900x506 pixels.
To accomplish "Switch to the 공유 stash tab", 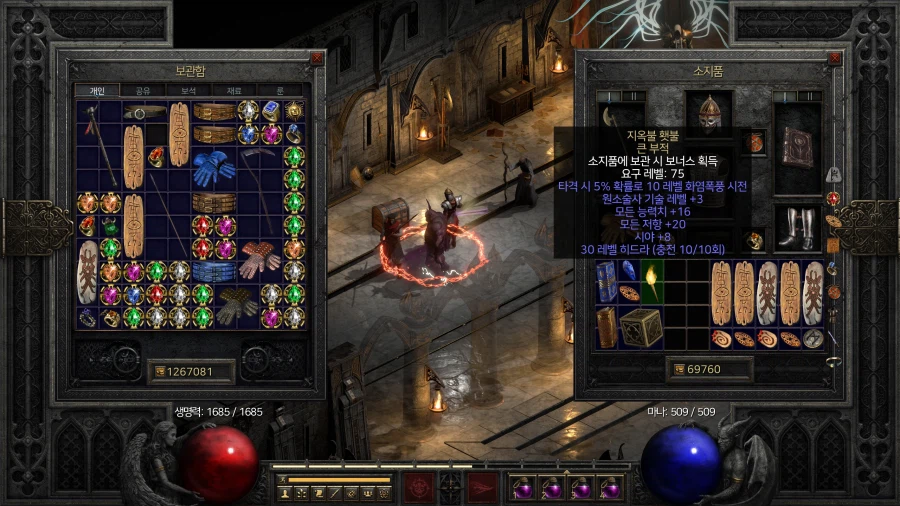I will tap(143, 91).
